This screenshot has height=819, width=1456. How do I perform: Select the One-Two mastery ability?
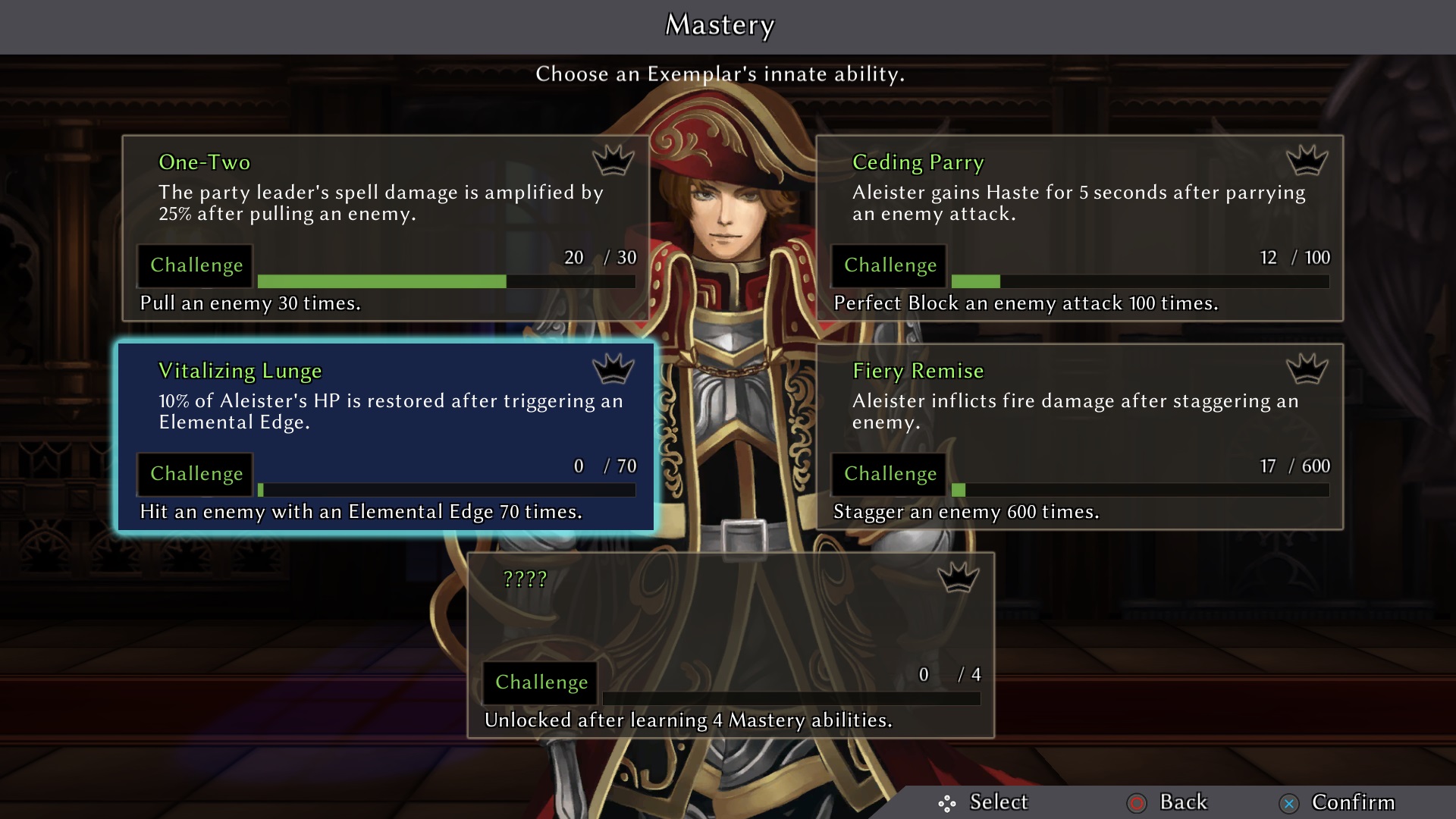coord(385,227)
